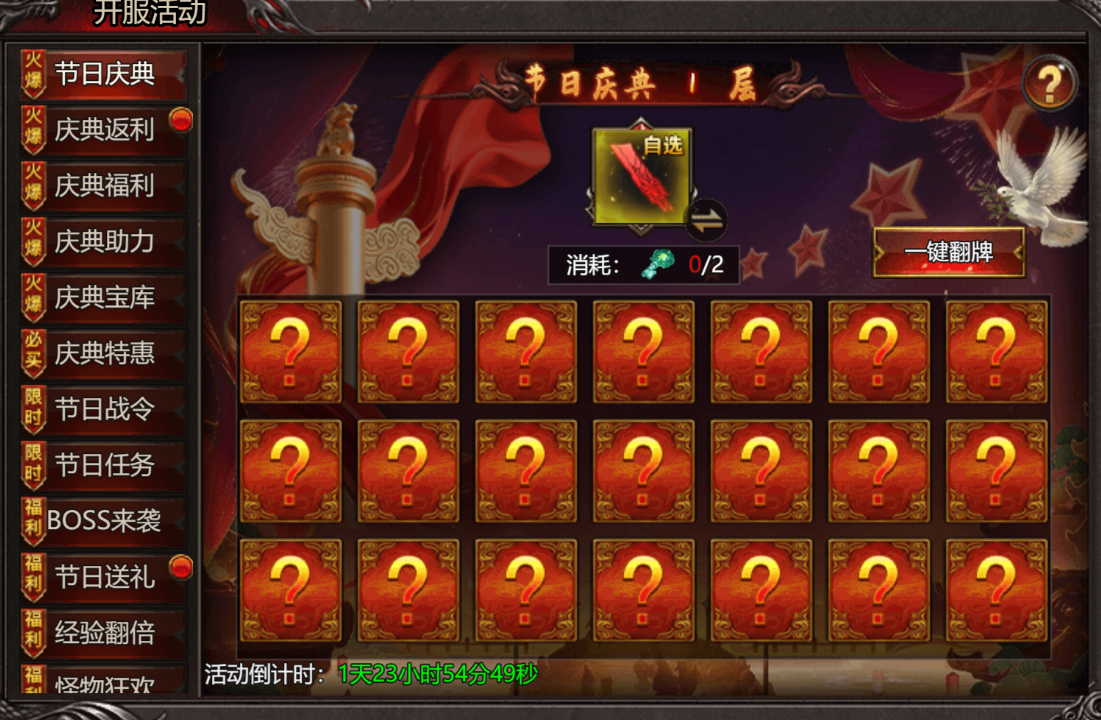Image resolution: width=1101 pixels, height=720 pixels.
Task: Switch to the 节日战令 tab
Action: (x=104, y=409)
